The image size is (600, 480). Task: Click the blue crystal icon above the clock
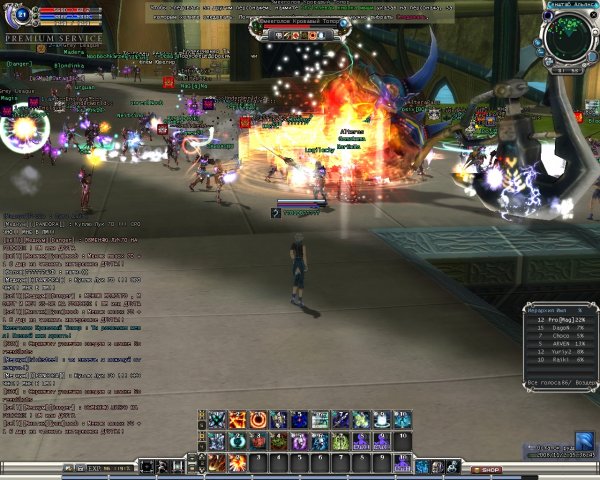(x=584, y=440)
